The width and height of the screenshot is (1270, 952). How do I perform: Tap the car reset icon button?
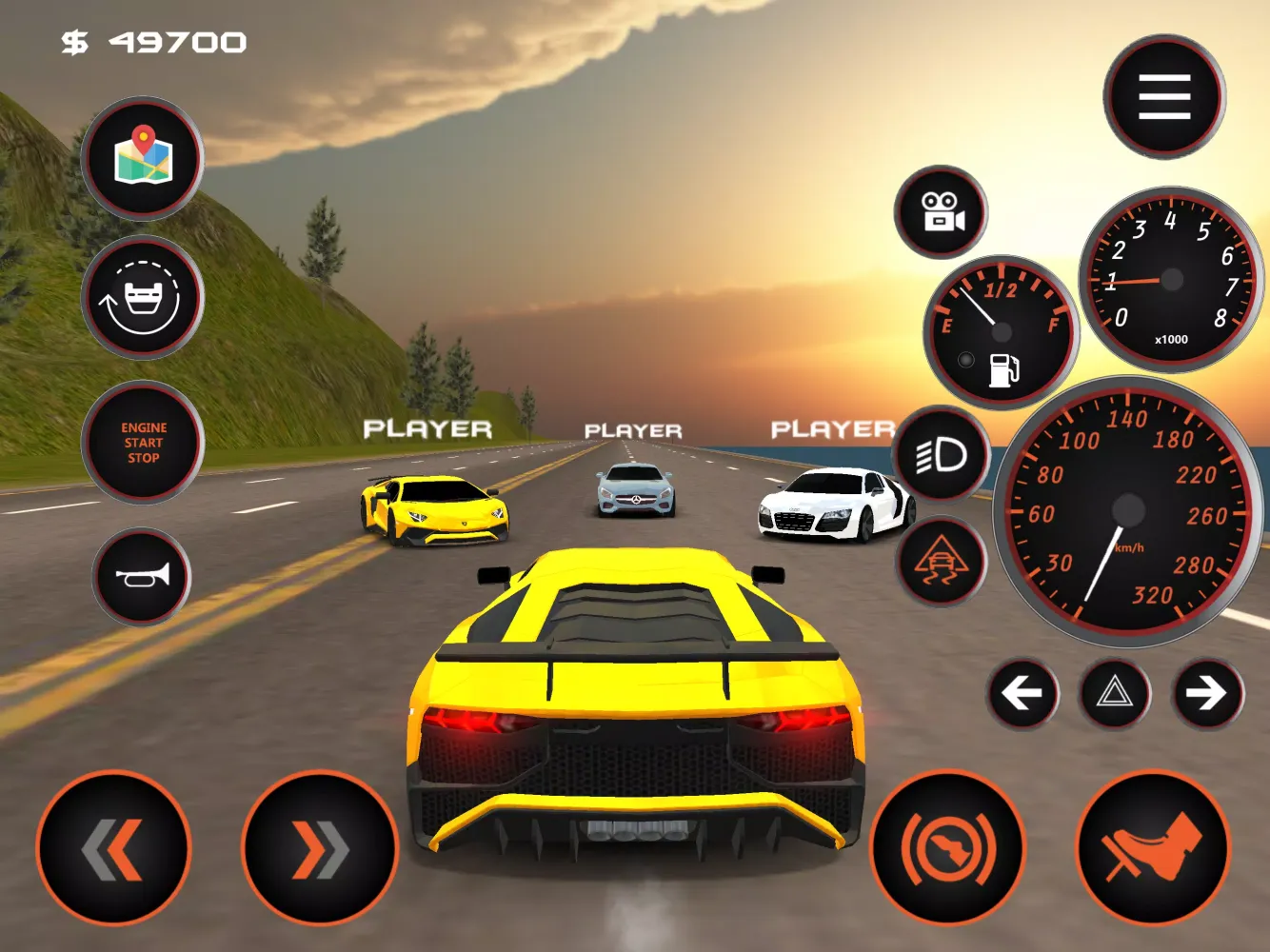pos(143,298)
